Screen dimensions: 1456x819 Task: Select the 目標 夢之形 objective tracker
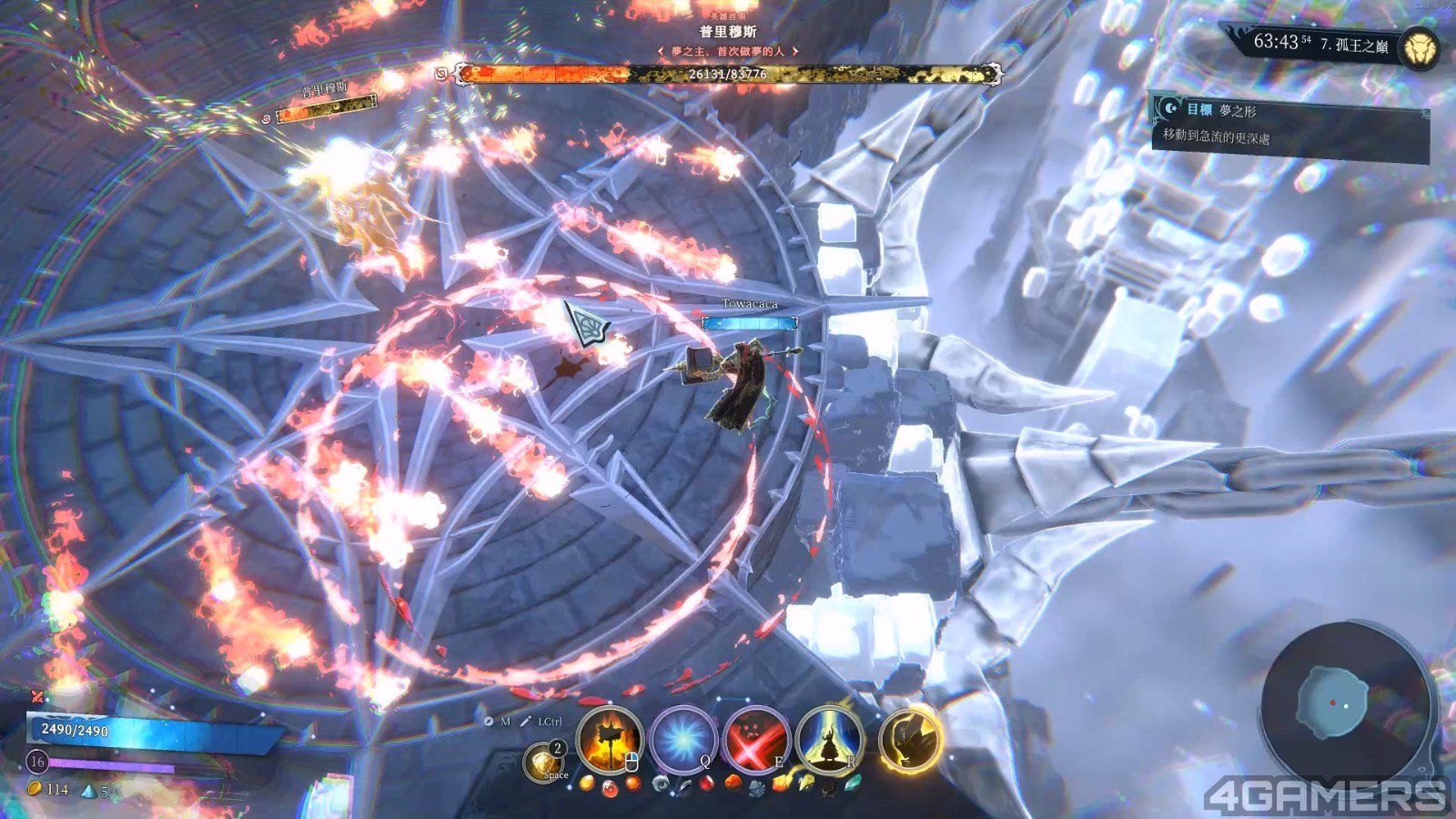1288,124
